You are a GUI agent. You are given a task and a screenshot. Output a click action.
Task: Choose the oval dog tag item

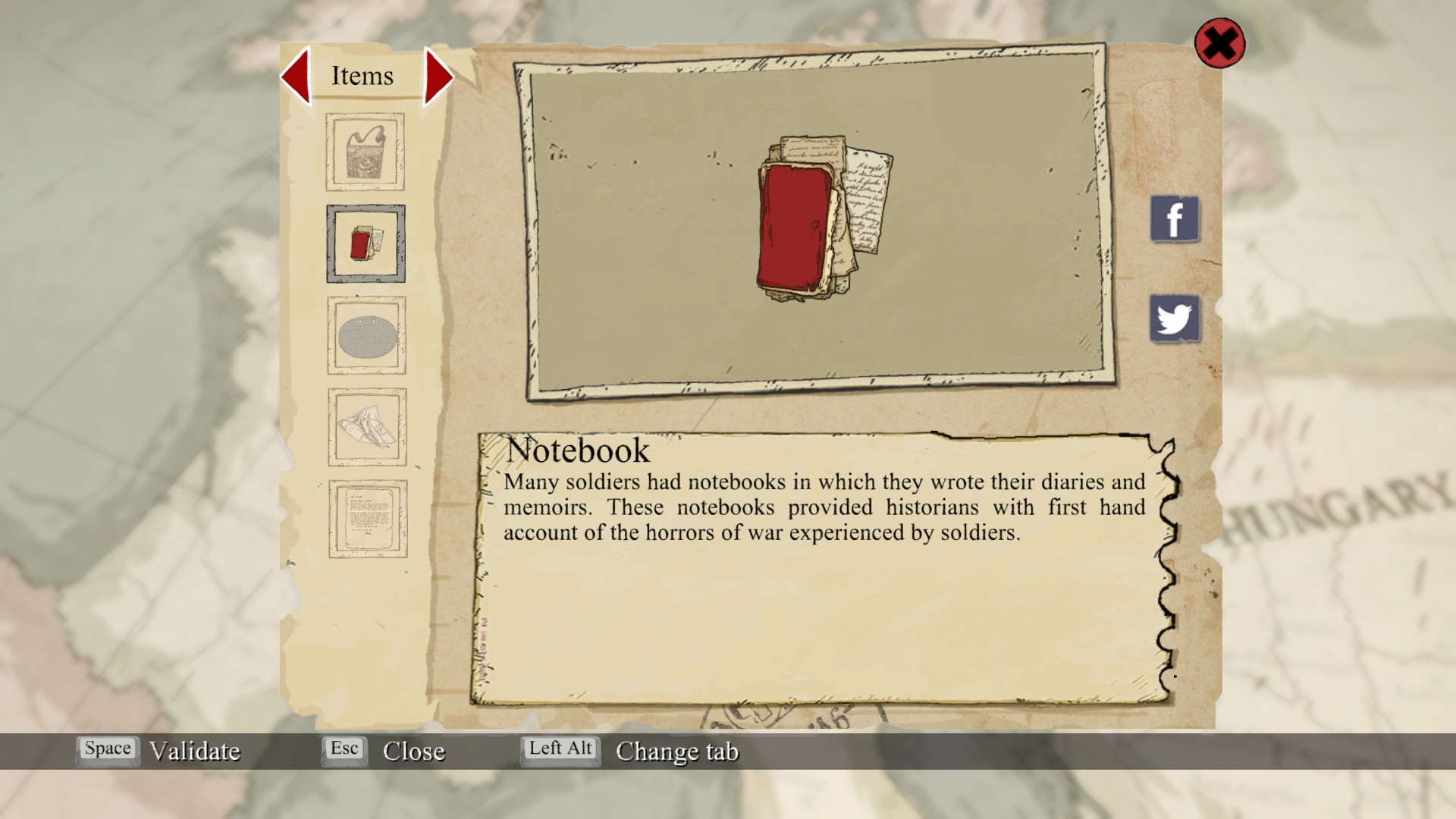click(x=367, y=336)
